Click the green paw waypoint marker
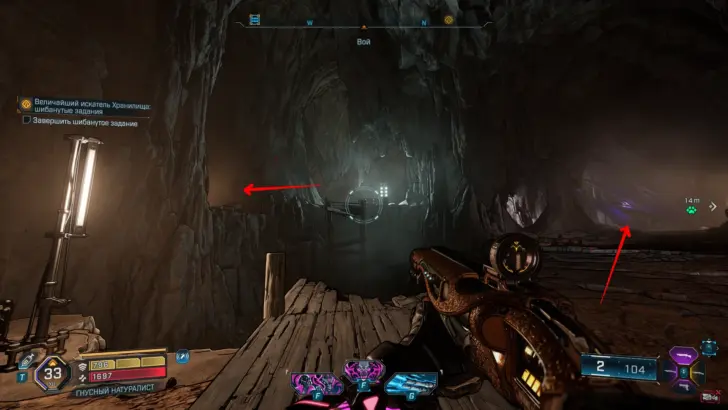Viewport: 728px width, 410px height. 691,210
